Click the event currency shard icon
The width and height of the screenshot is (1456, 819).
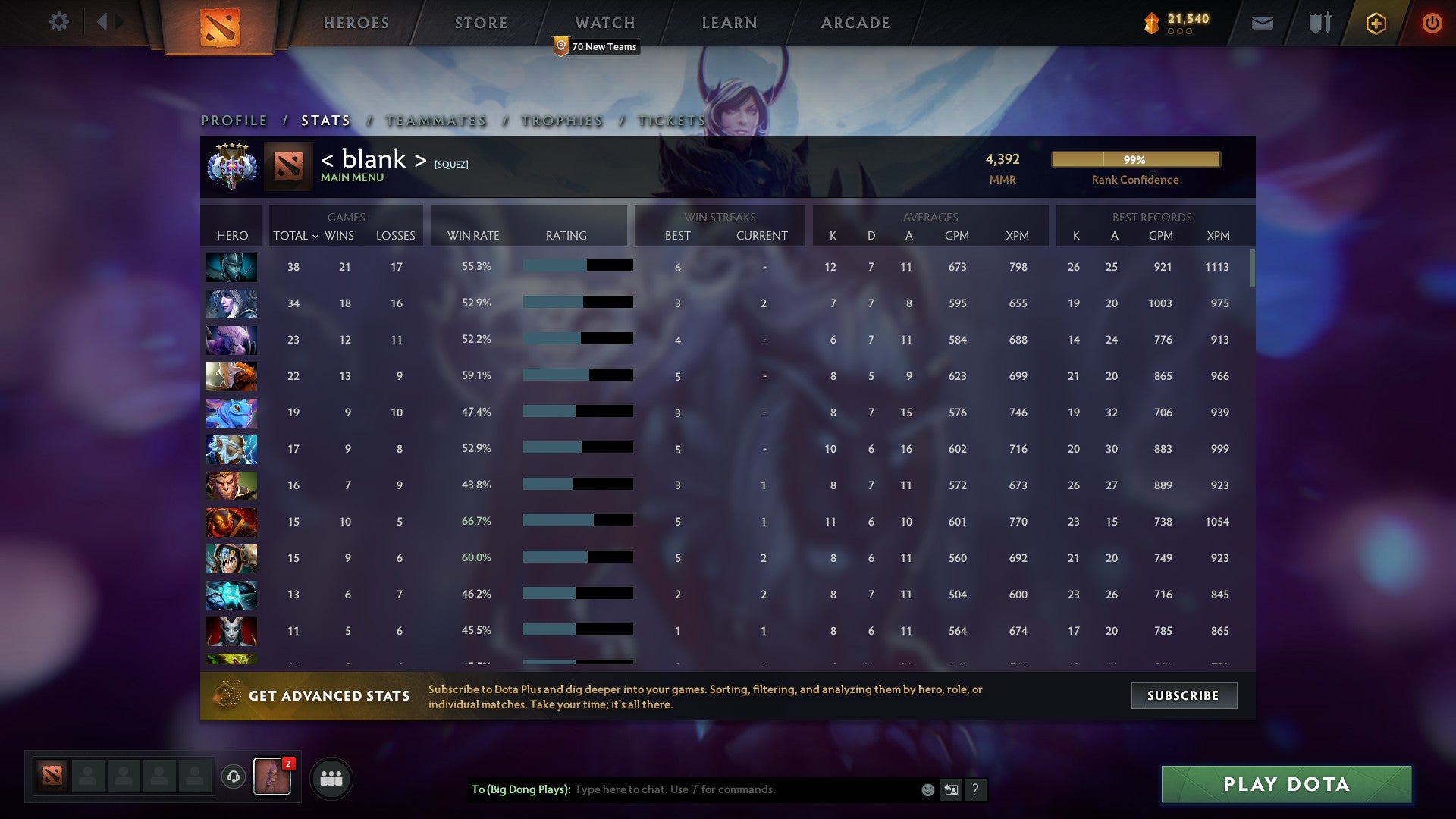click(1150, 23)
